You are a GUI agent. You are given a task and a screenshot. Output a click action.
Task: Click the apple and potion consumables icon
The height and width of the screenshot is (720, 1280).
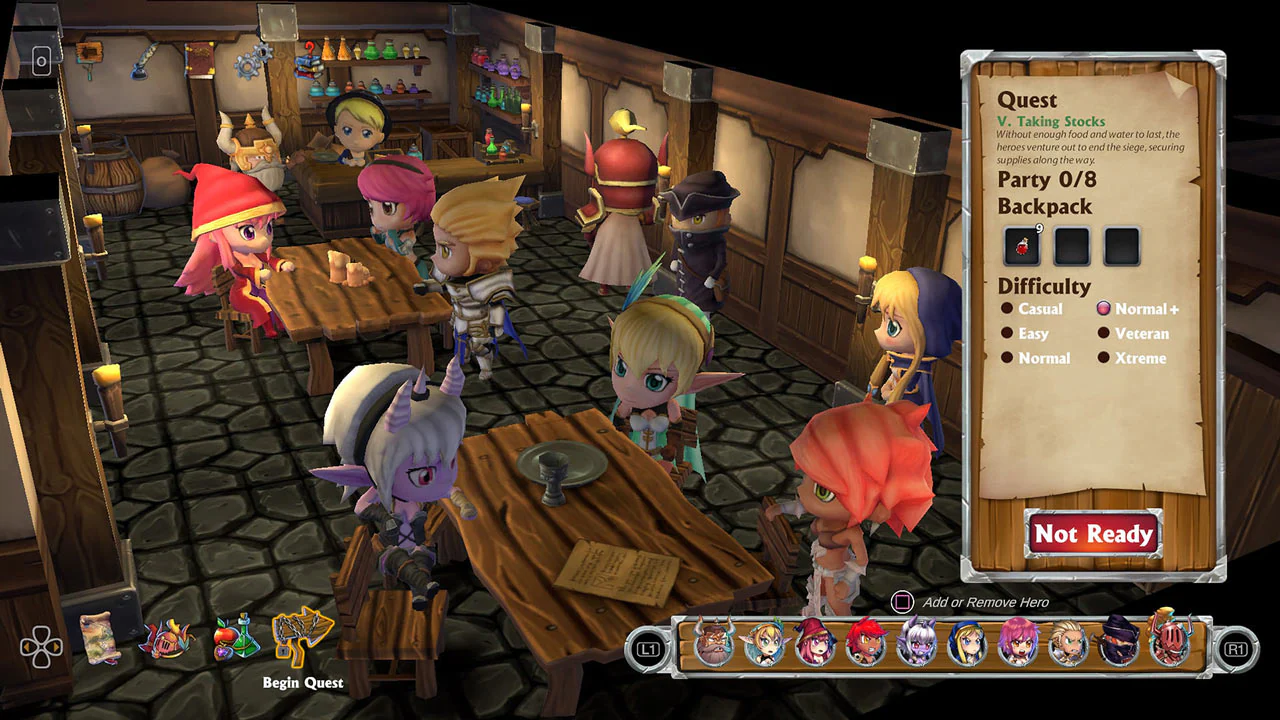[236, 638]
